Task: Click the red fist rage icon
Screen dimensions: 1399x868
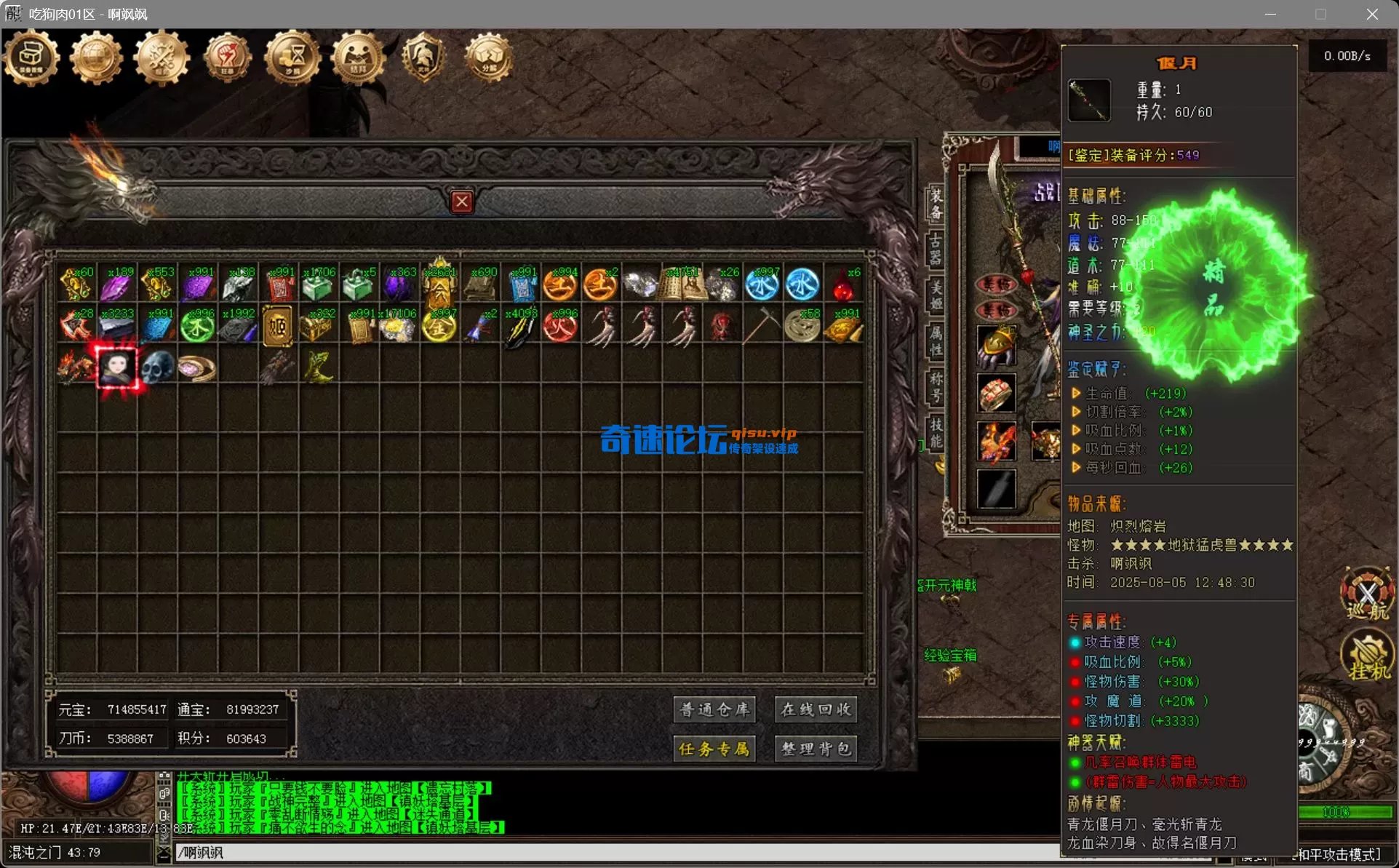Action: pyautogui.click(x=227, y=58)
